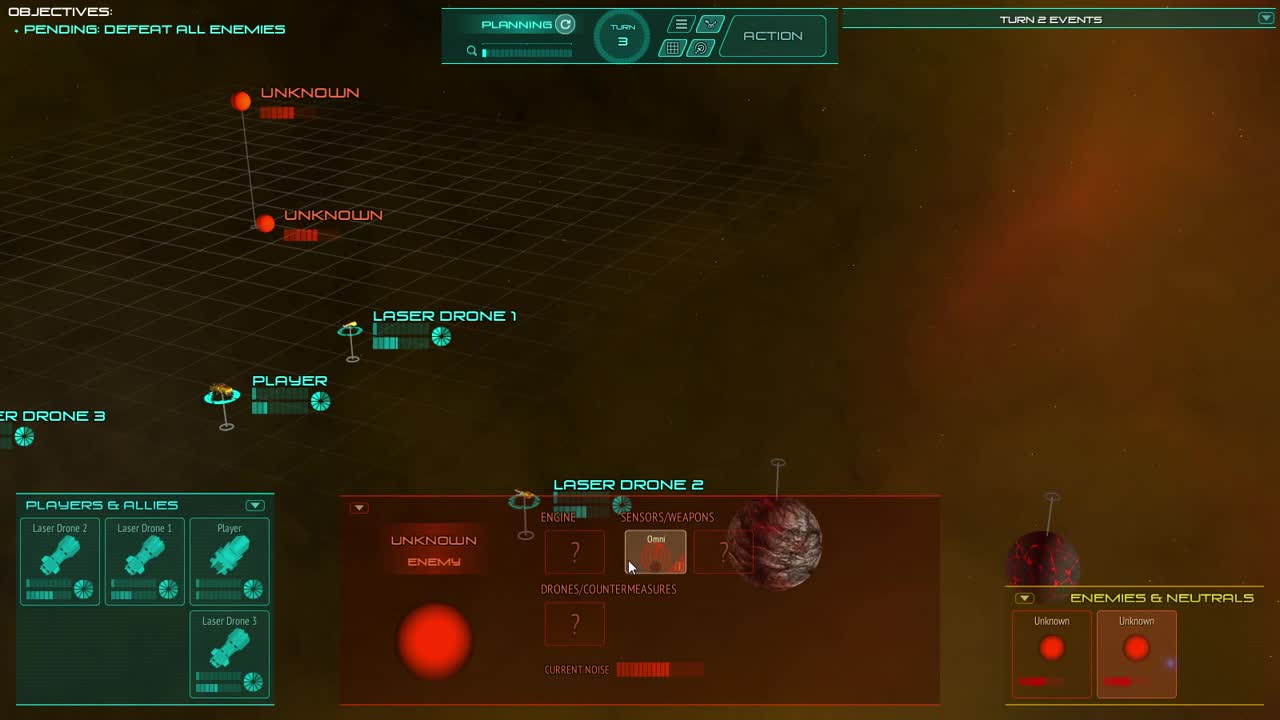Select the Player ship in Players & Allies
Viewport: 1280px width, 720px height.
[229, 562]
